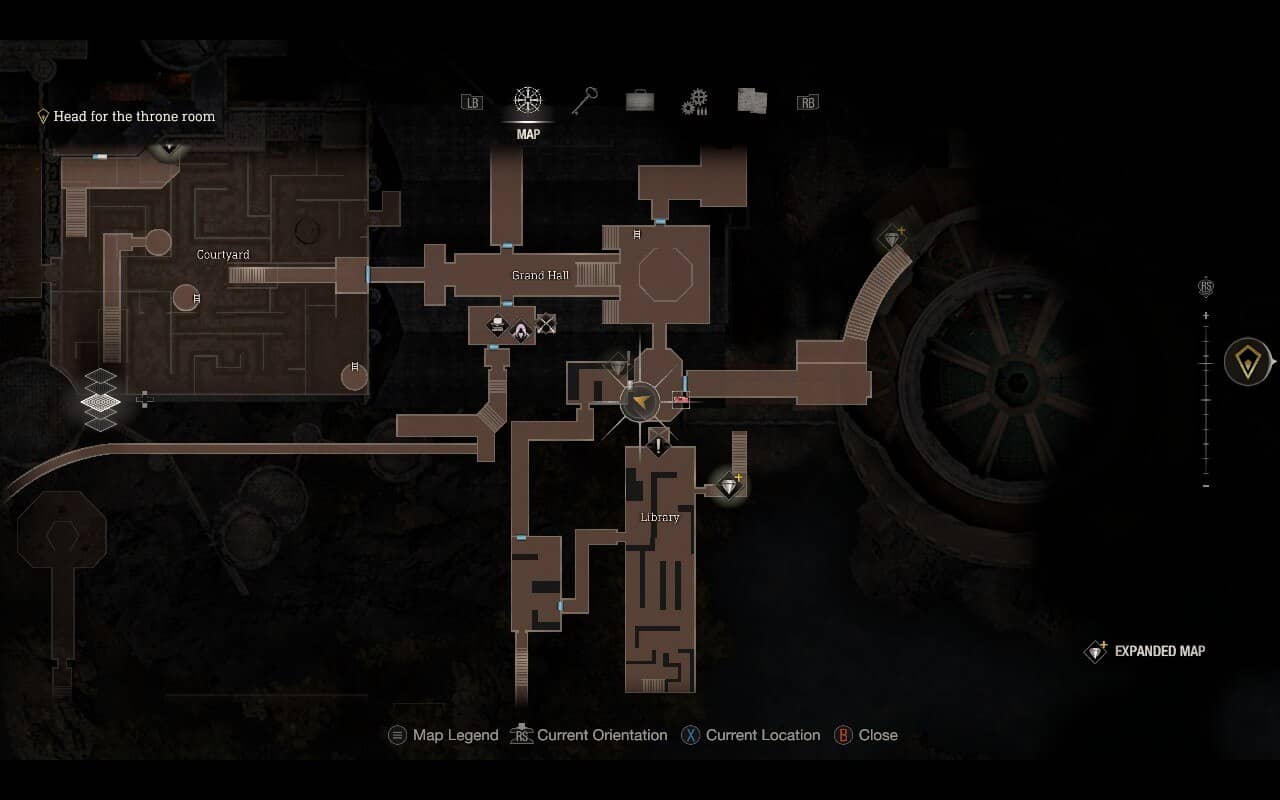This screenshot has width=1280, height=800.
Task: Select the attaché case inventory icon
Action: [639, 100]
